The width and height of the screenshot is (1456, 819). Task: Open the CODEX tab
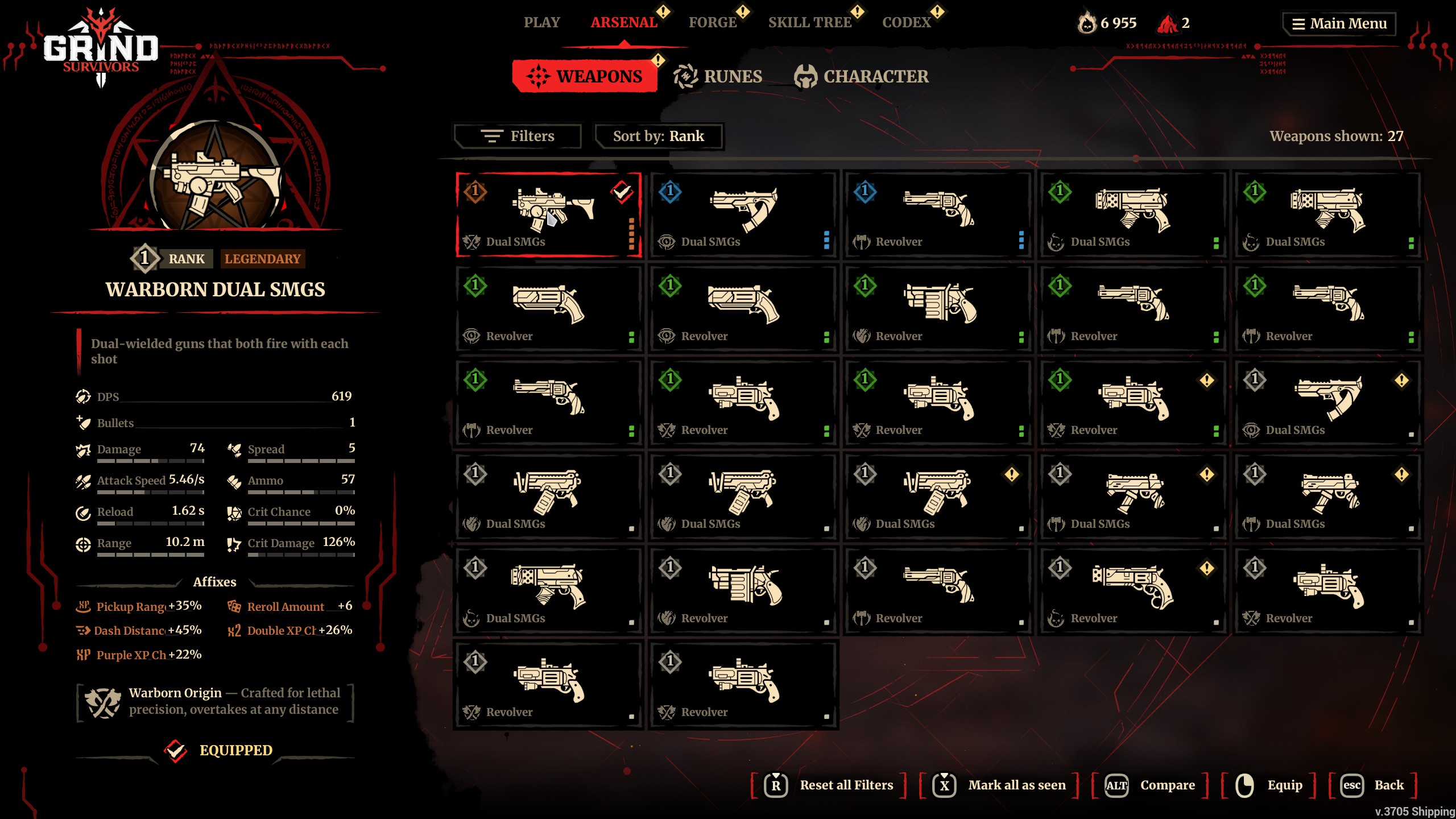pyautogui.click(x=906, y=23)
